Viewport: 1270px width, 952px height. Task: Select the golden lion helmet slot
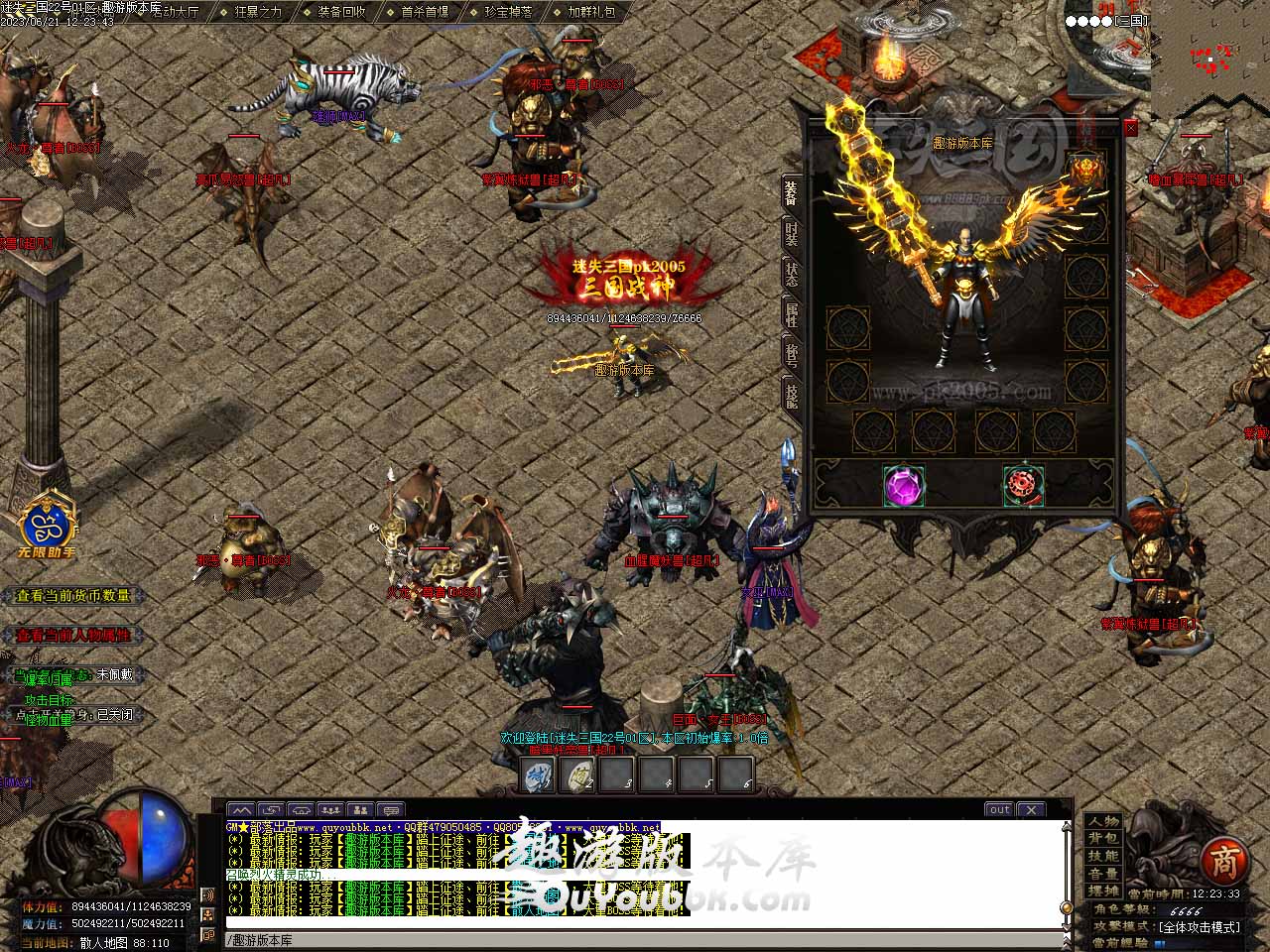click(1086, 172)
